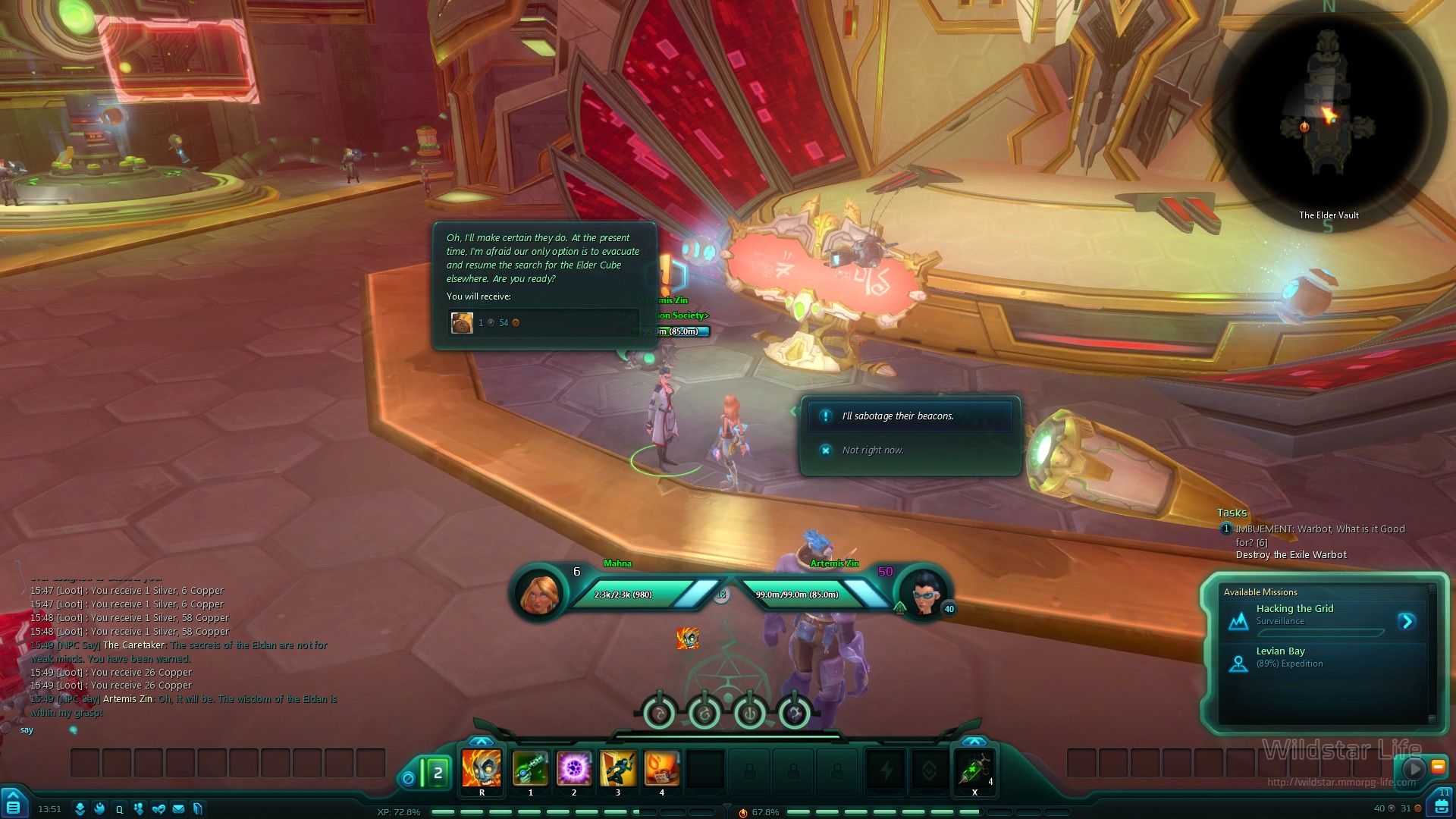Open the IMBUEMENT Warbot task tracker entry
The height and width of the screenshot is (819, 1456).
(x=1319, y=535)
